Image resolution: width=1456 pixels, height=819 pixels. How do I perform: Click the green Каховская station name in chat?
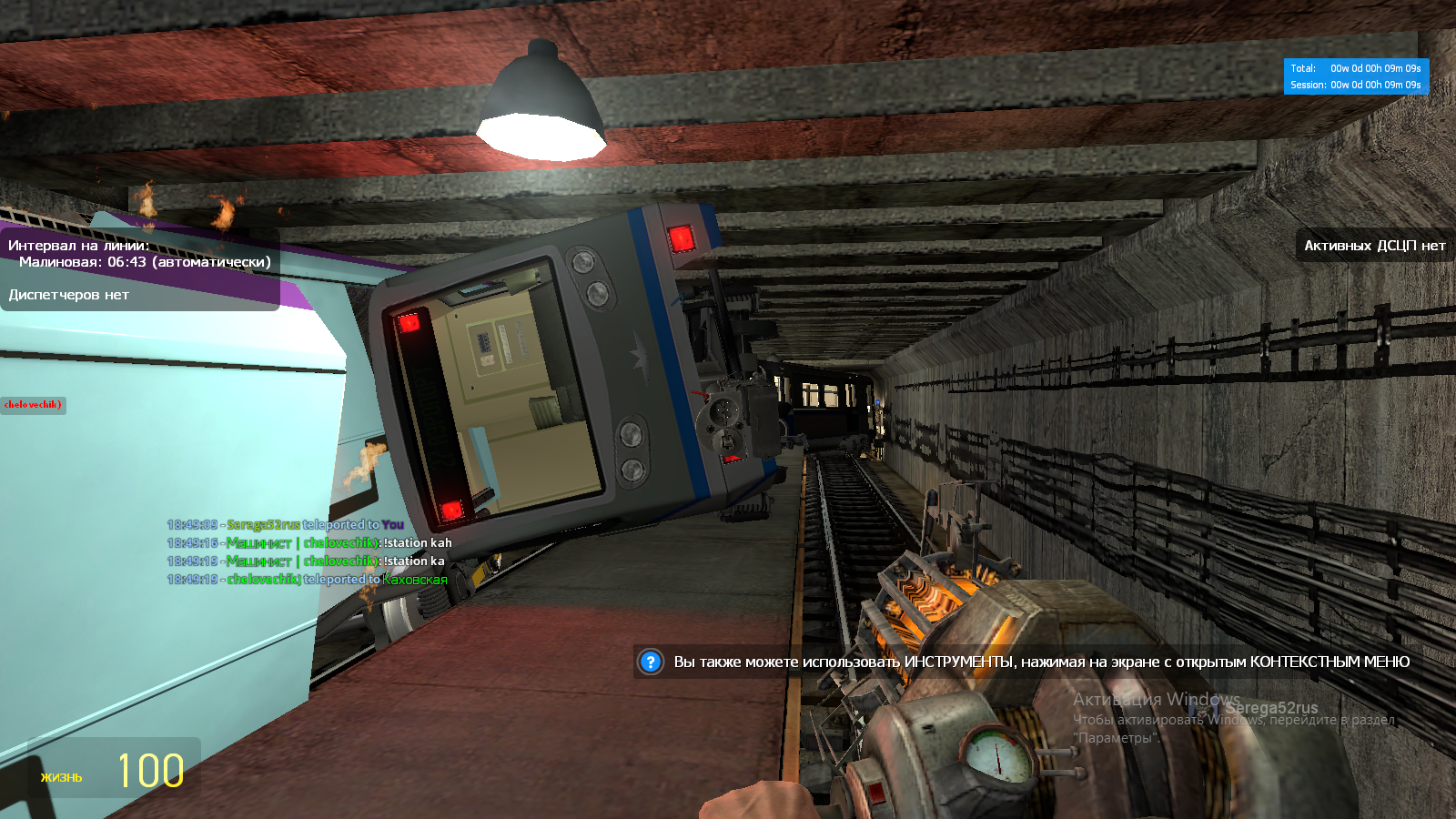415,580
